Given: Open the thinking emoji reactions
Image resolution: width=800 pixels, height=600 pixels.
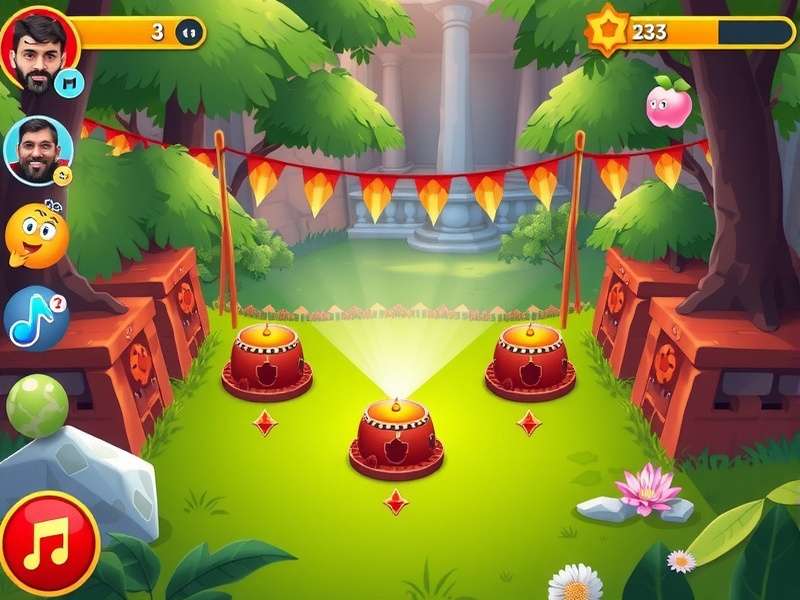Looking at the screenshot, I should coord(36,235).
